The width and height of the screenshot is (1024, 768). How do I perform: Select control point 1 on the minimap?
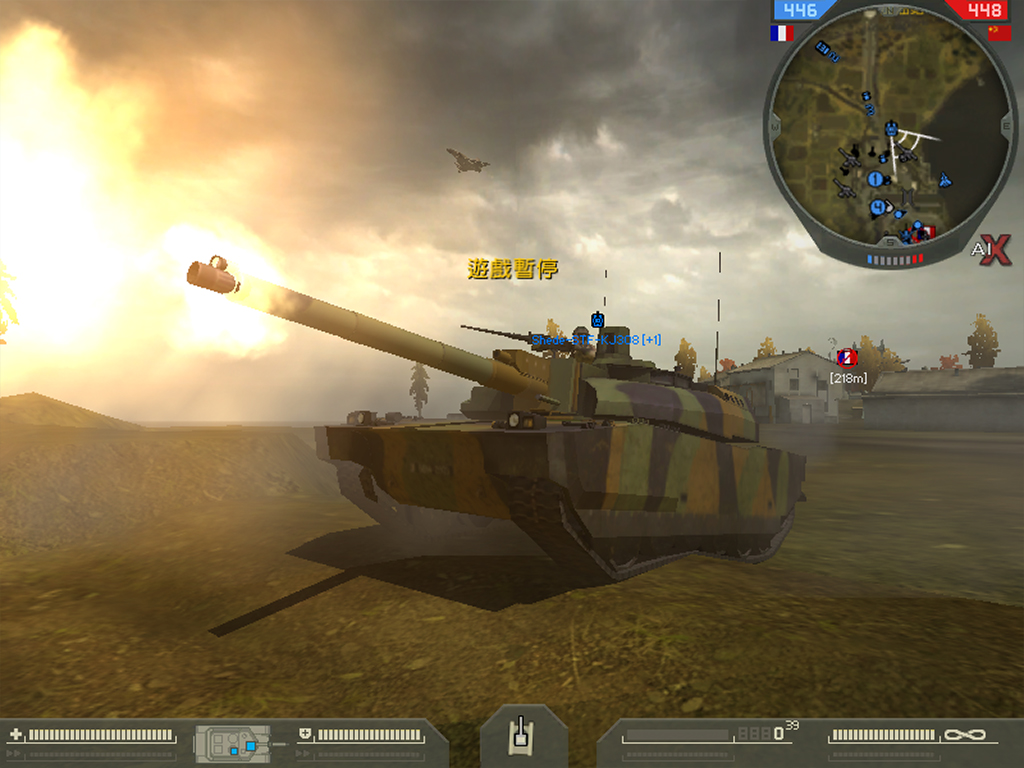point(875,179)
